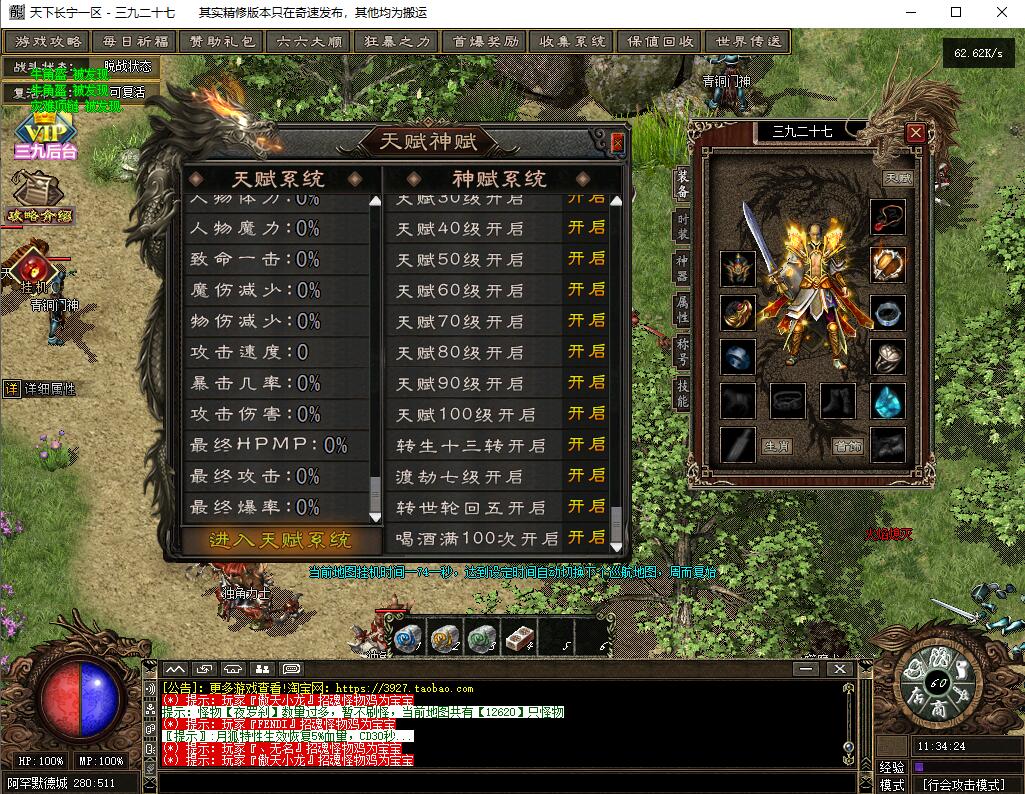The width and height of the screenshot is (1025, 794).
Task: Activate 开启 for 喝酒满100次开启 row
Action: pyautogui.click(x=587, y=537)
